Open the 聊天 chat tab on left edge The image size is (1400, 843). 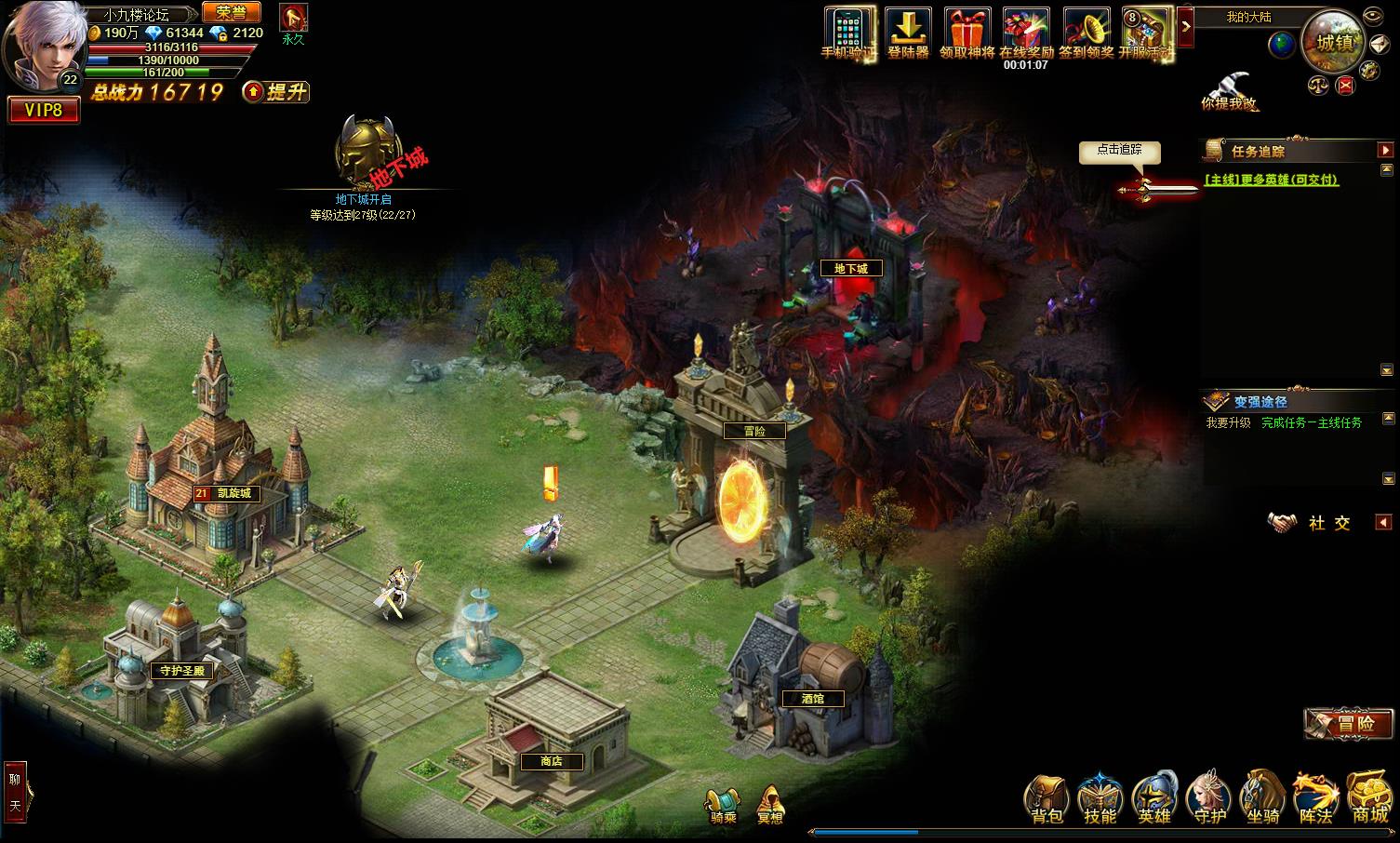pyautogui.click(x=16, y=792)
